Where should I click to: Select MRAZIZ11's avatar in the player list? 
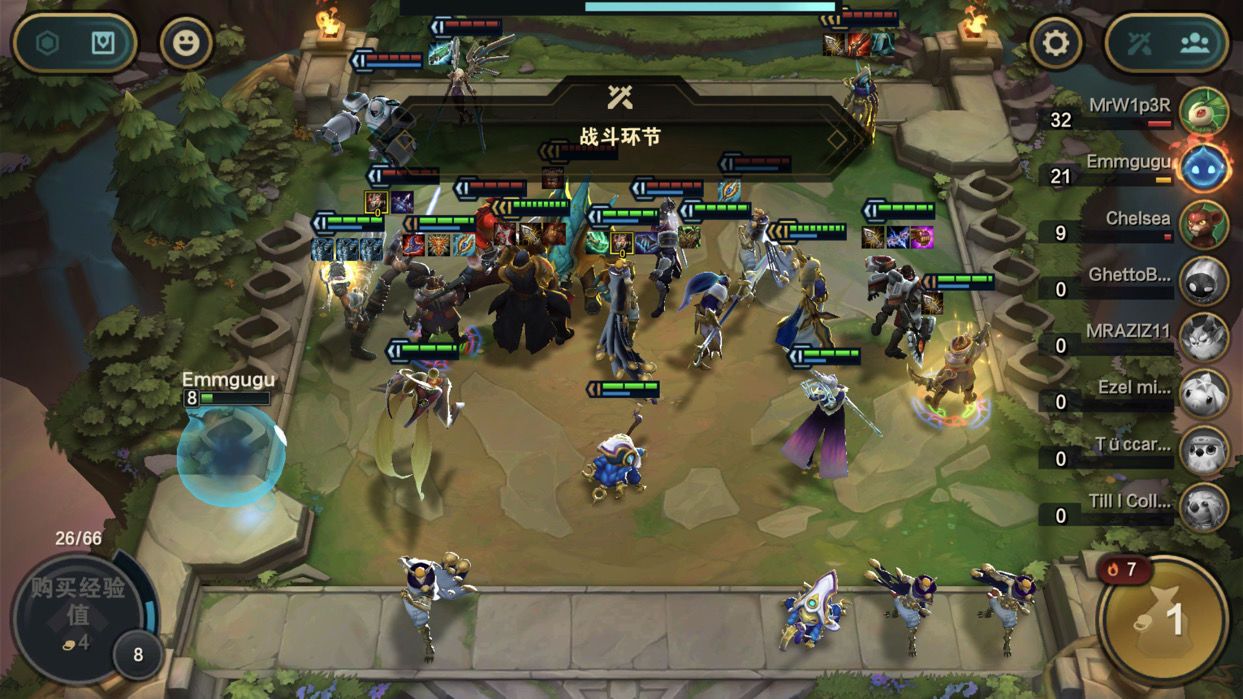point(1203,338)
